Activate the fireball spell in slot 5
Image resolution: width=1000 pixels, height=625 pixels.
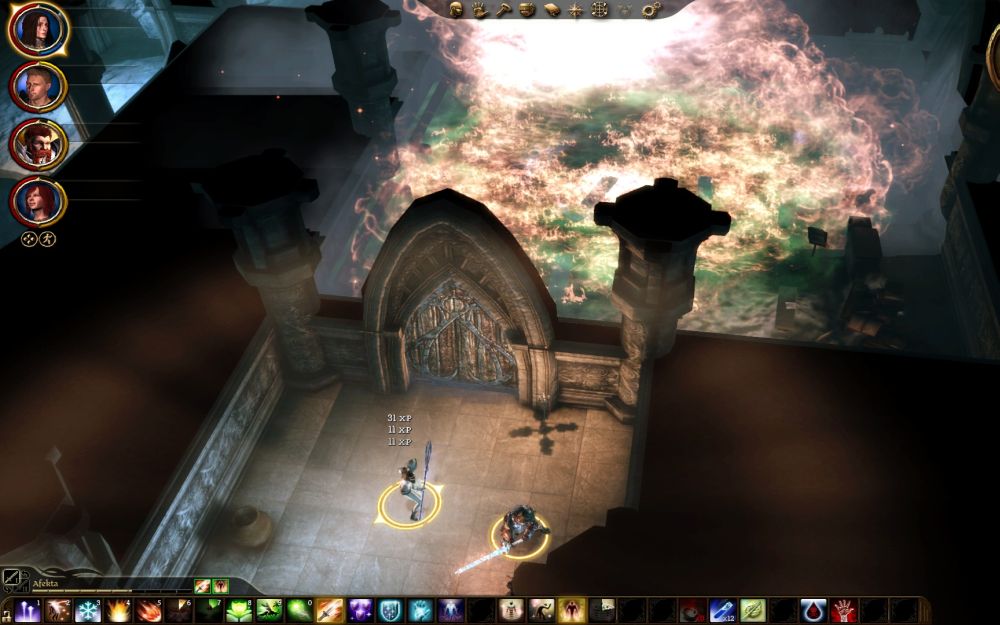click(147, 611)
